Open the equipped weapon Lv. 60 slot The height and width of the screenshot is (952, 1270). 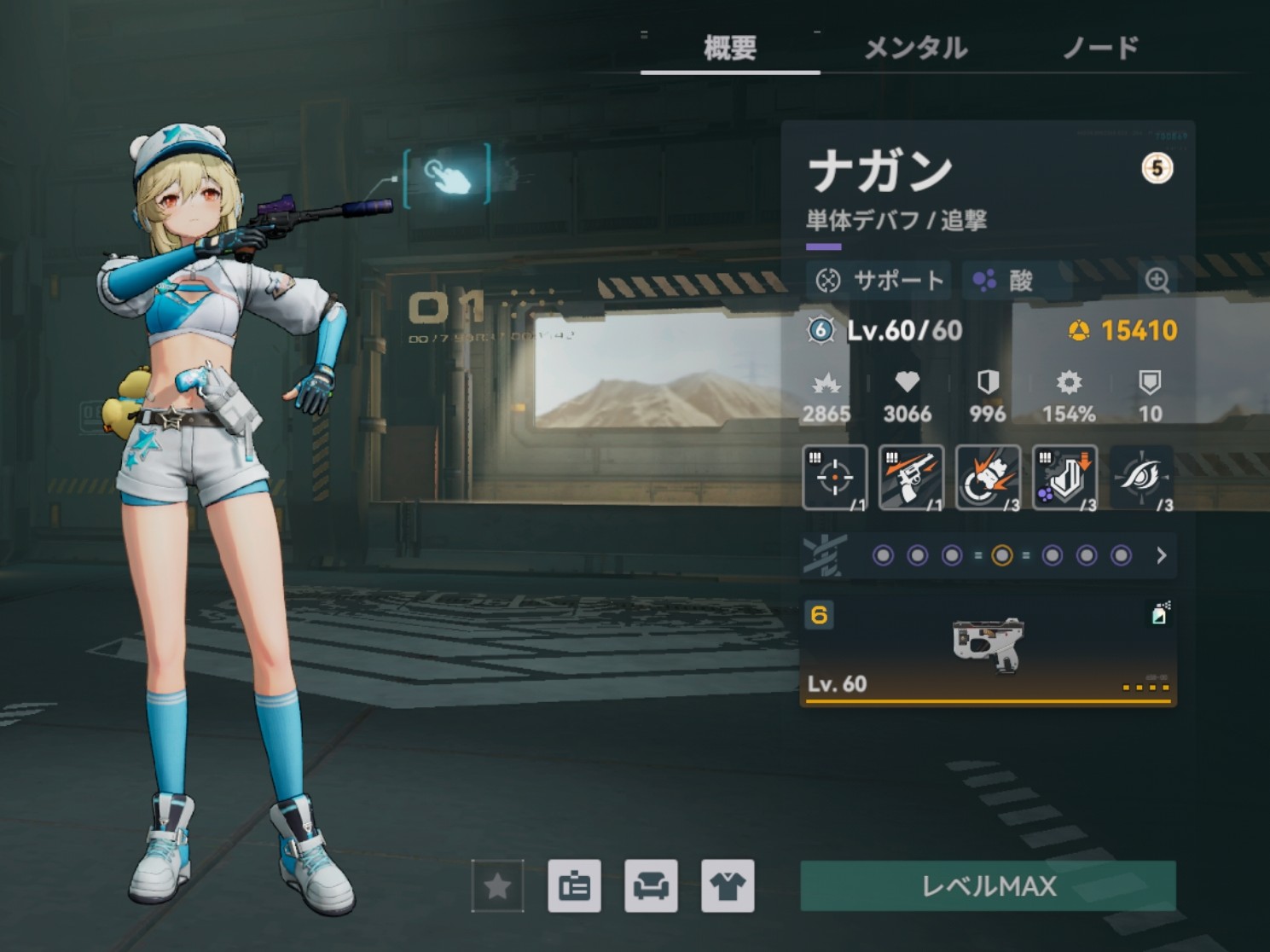[988, 653]
